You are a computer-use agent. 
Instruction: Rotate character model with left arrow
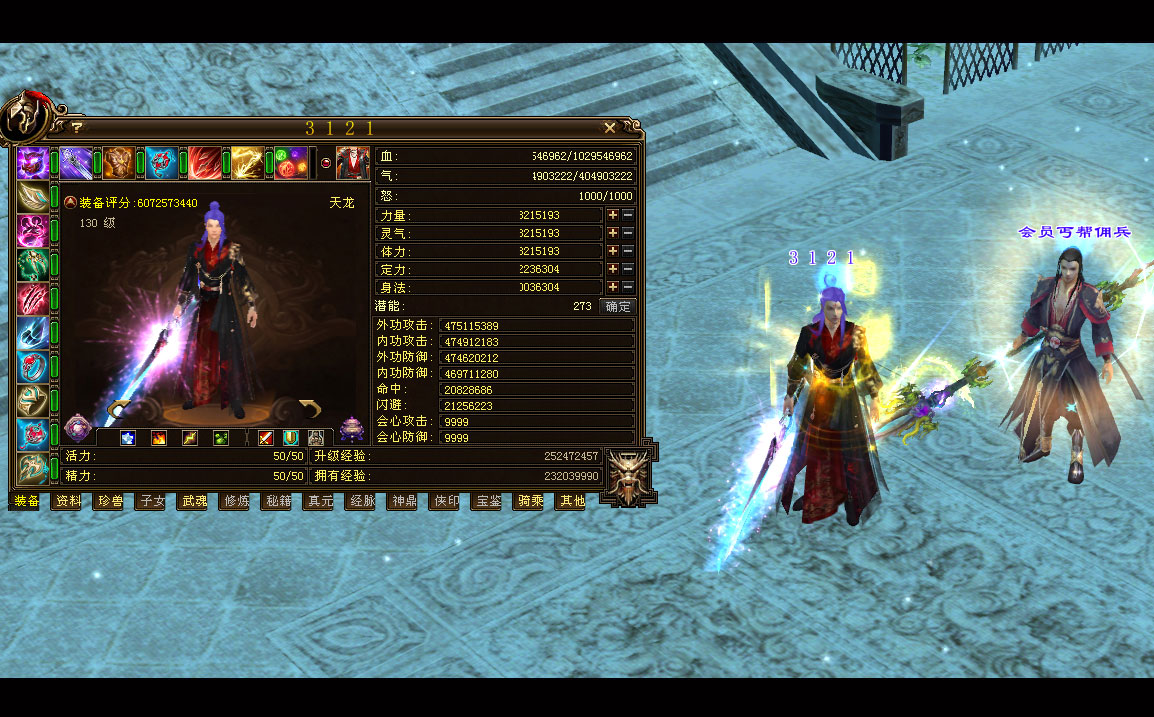coord(120,407)
